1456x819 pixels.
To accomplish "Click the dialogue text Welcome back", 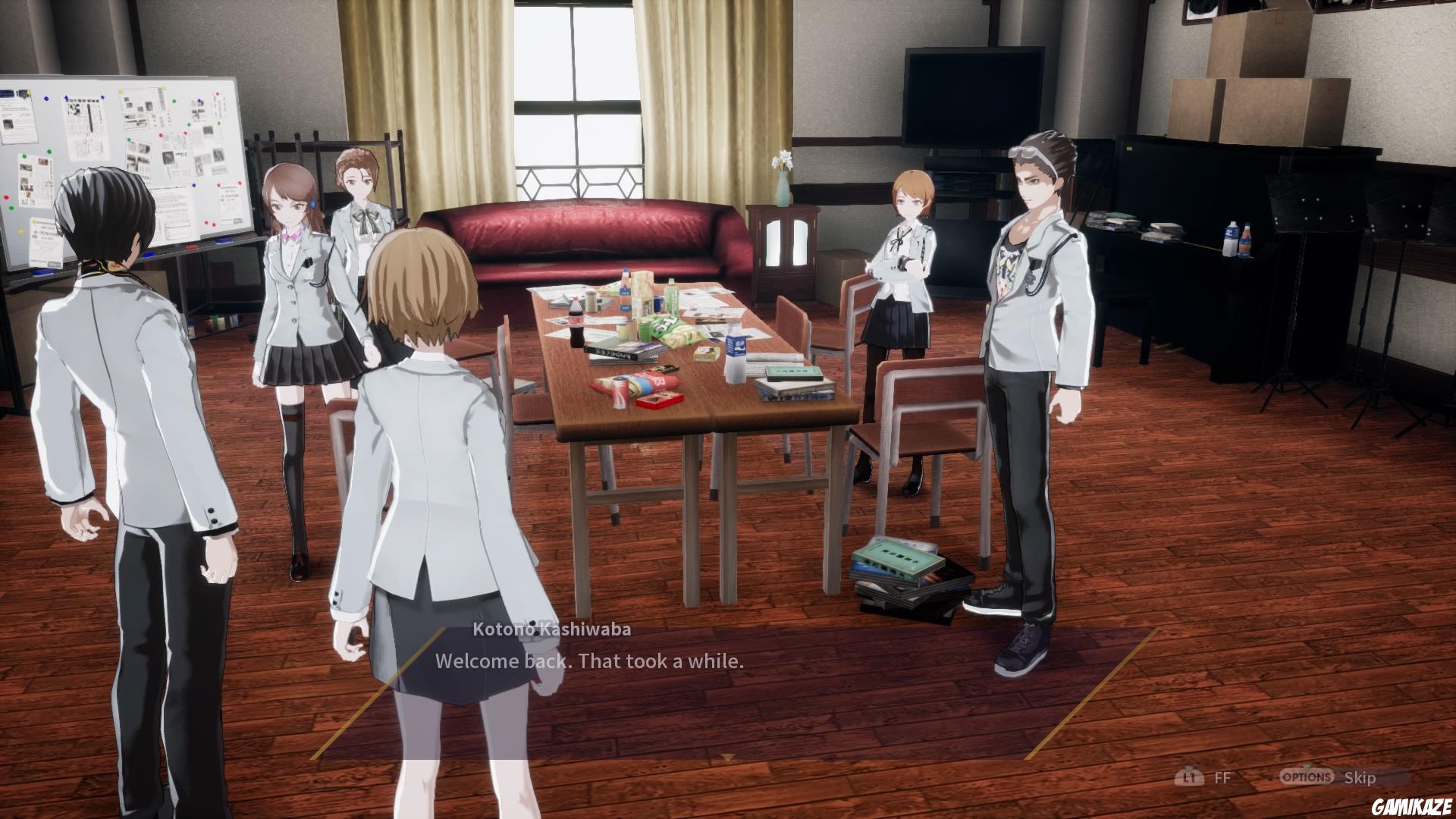I will coord(590,661).
